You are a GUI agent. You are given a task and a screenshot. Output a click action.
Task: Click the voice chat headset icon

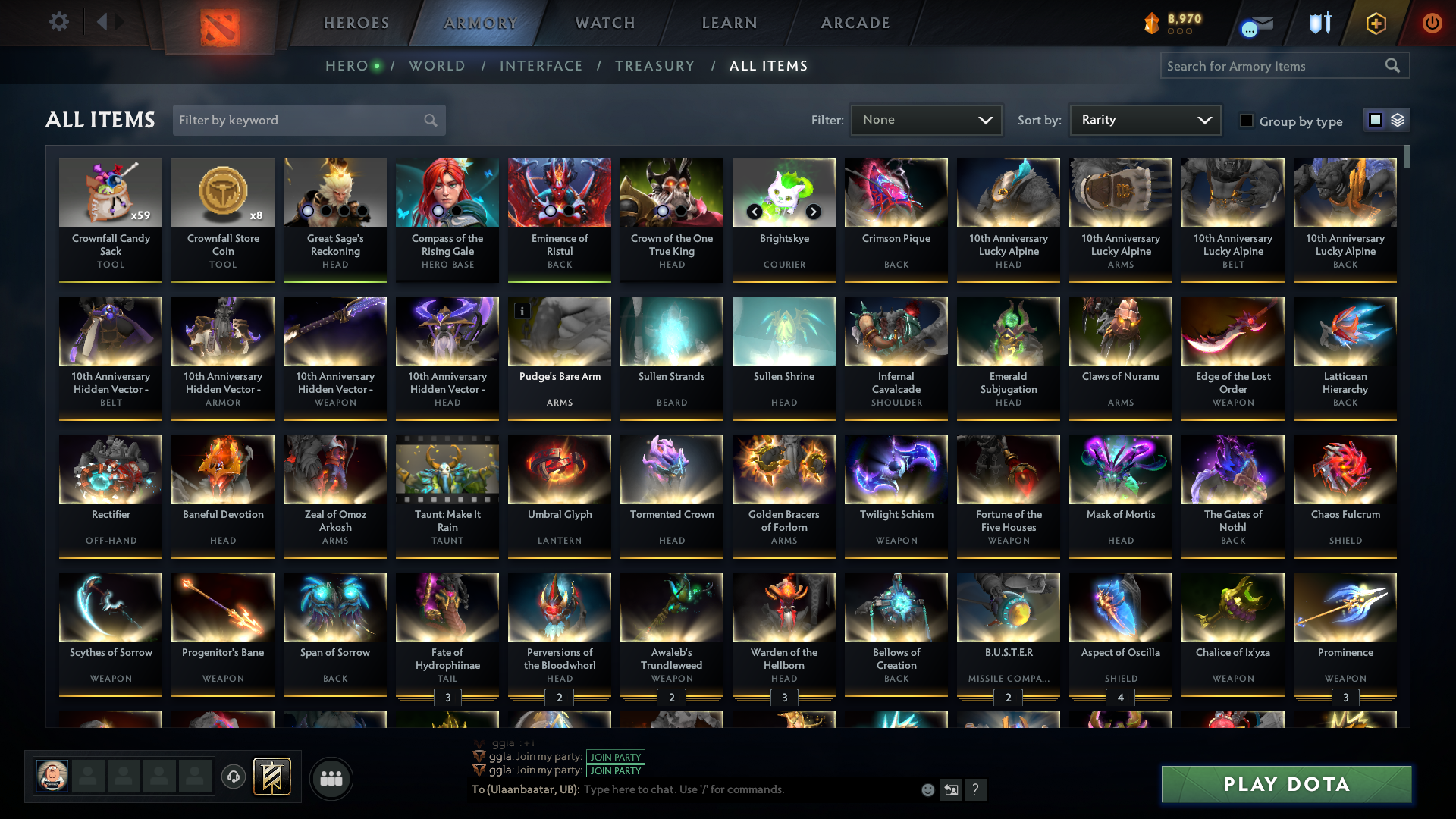coord(234,777)
